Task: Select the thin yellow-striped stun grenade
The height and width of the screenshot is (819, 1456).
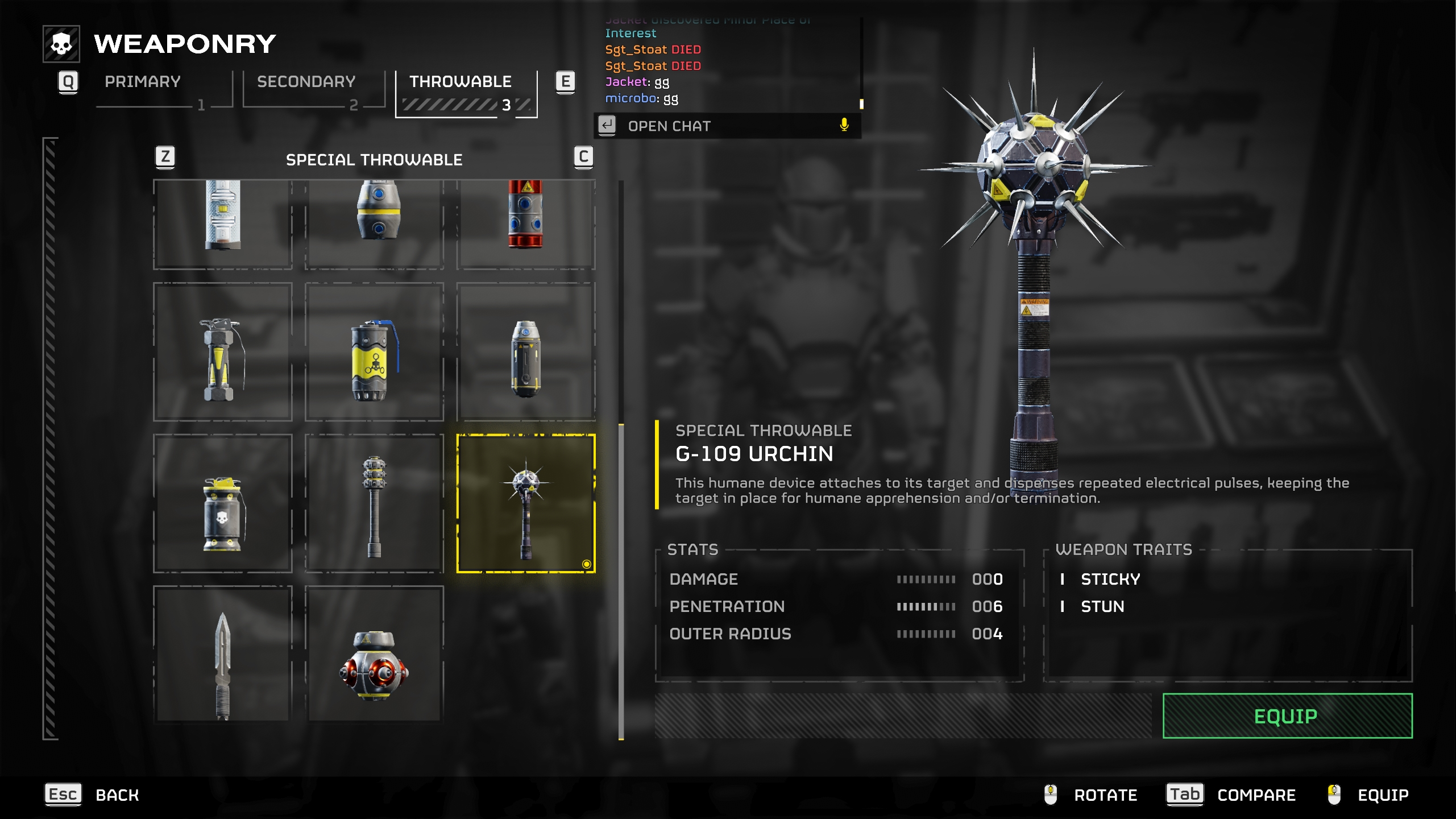Action: 223,353
